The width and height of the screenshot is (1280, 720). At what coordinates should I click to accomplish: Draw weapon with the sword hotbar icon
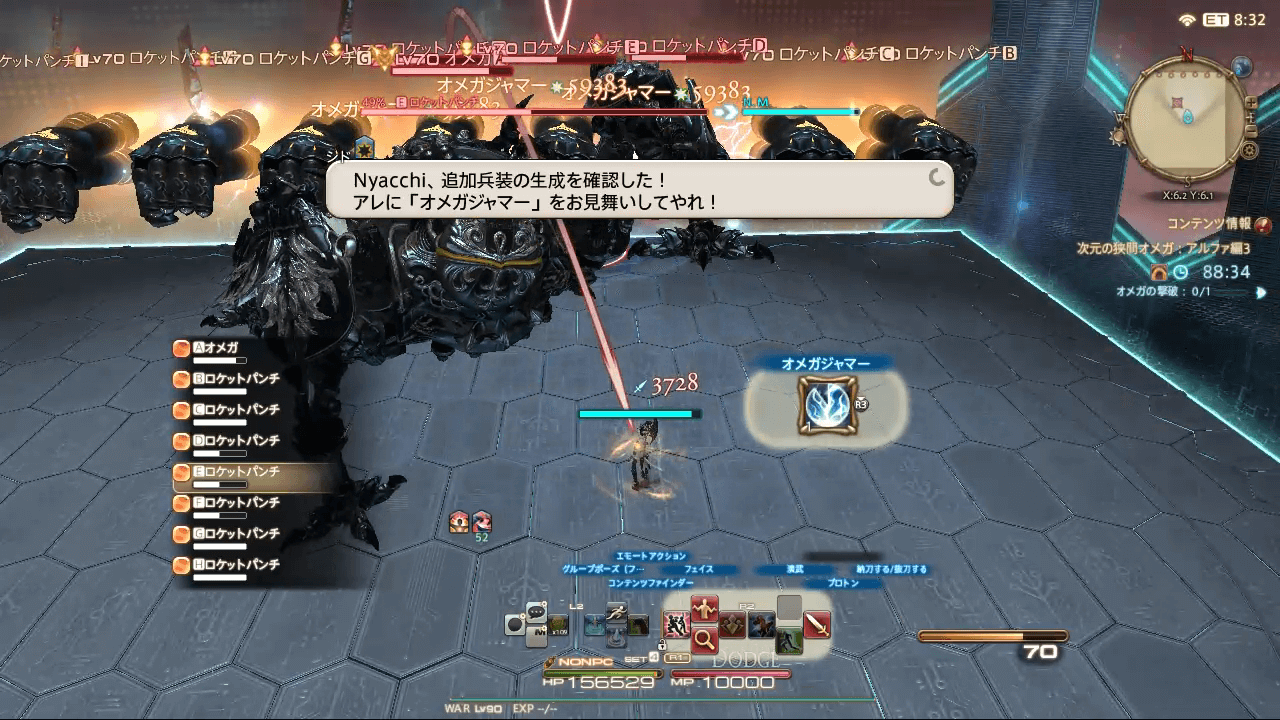[x=817, y=622]
